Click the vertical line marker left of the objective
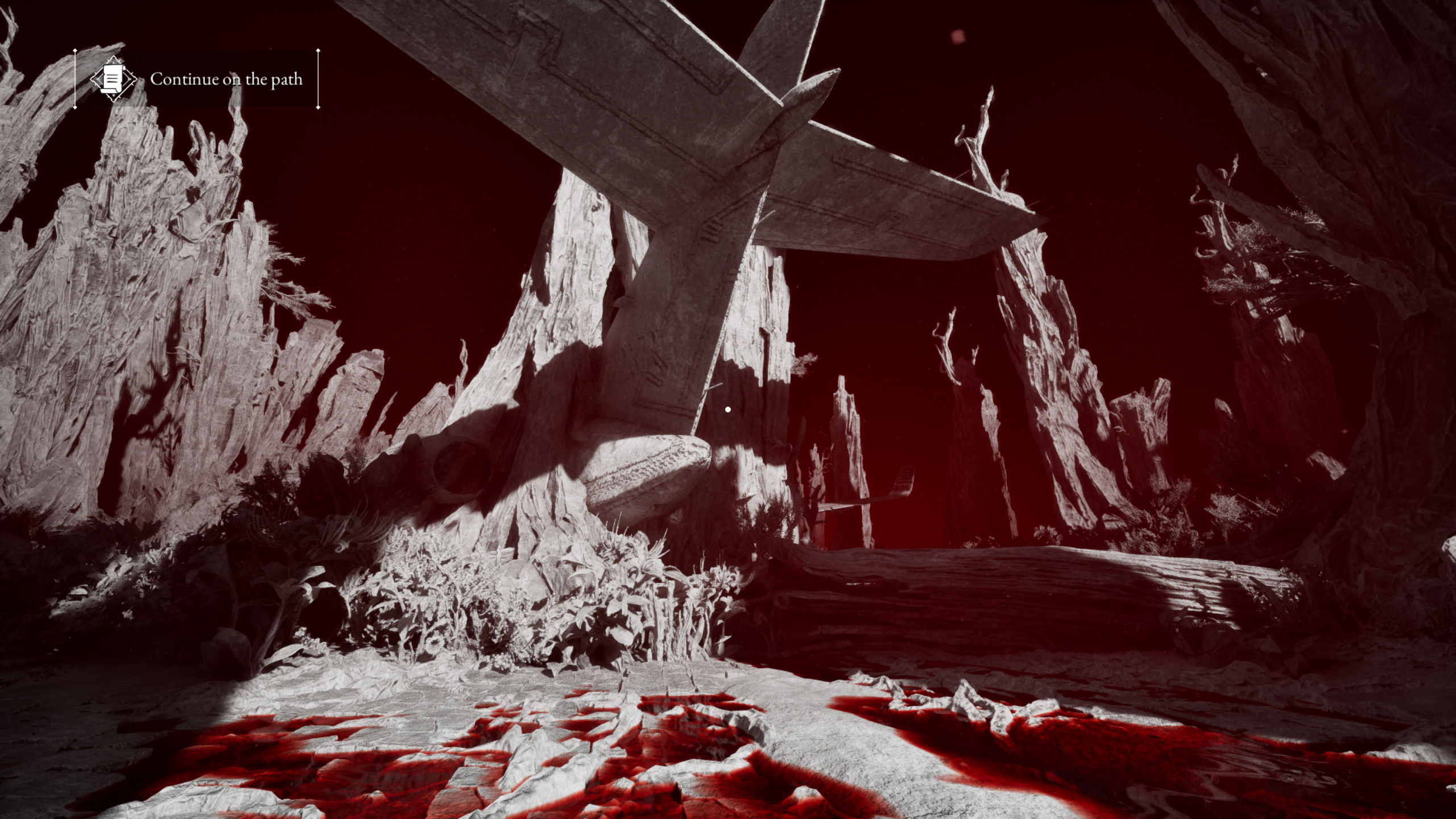The image size is (1456, 819). tap(75, 80)
